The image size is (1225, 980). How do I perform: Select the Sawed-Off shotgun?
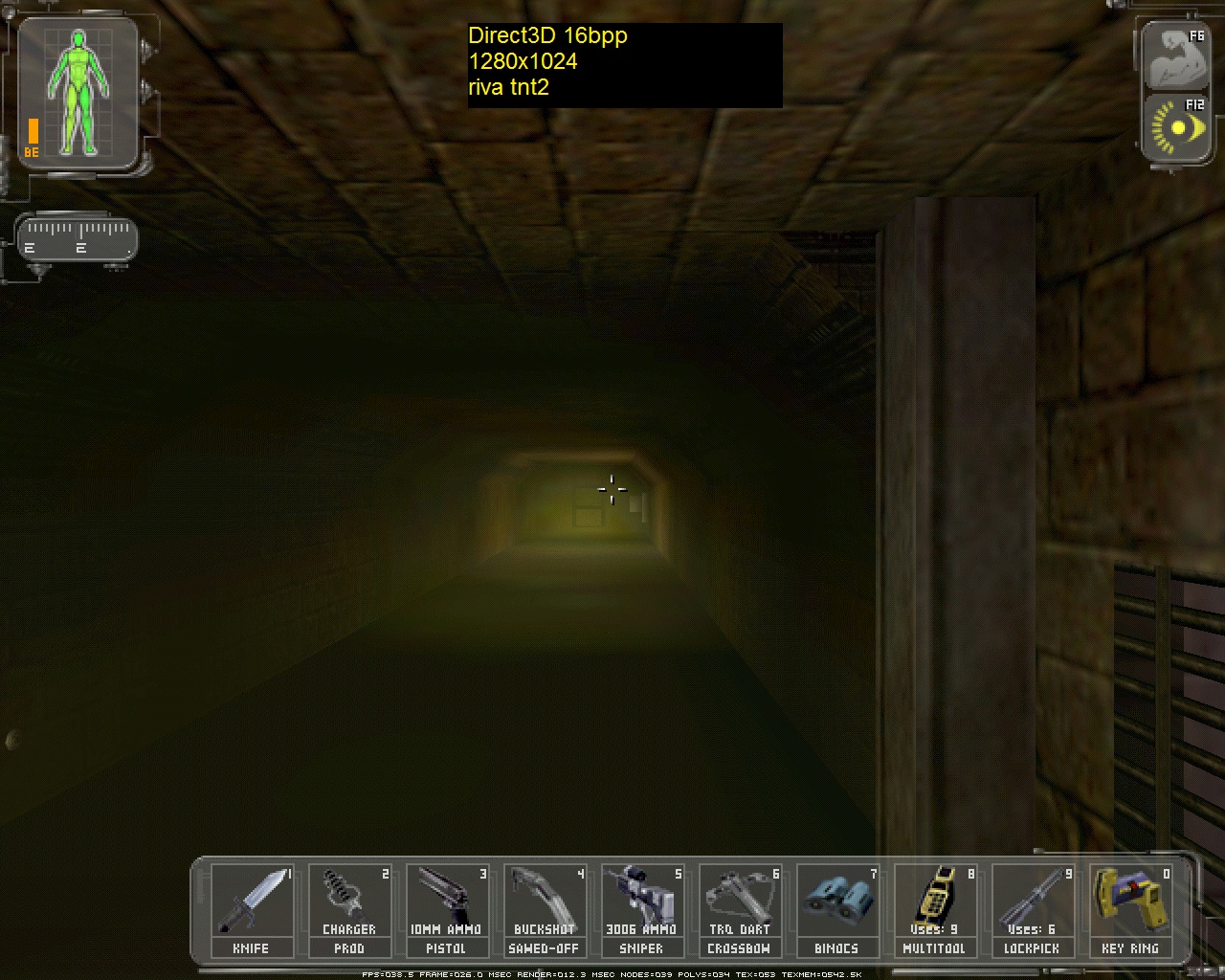(545, 900)
